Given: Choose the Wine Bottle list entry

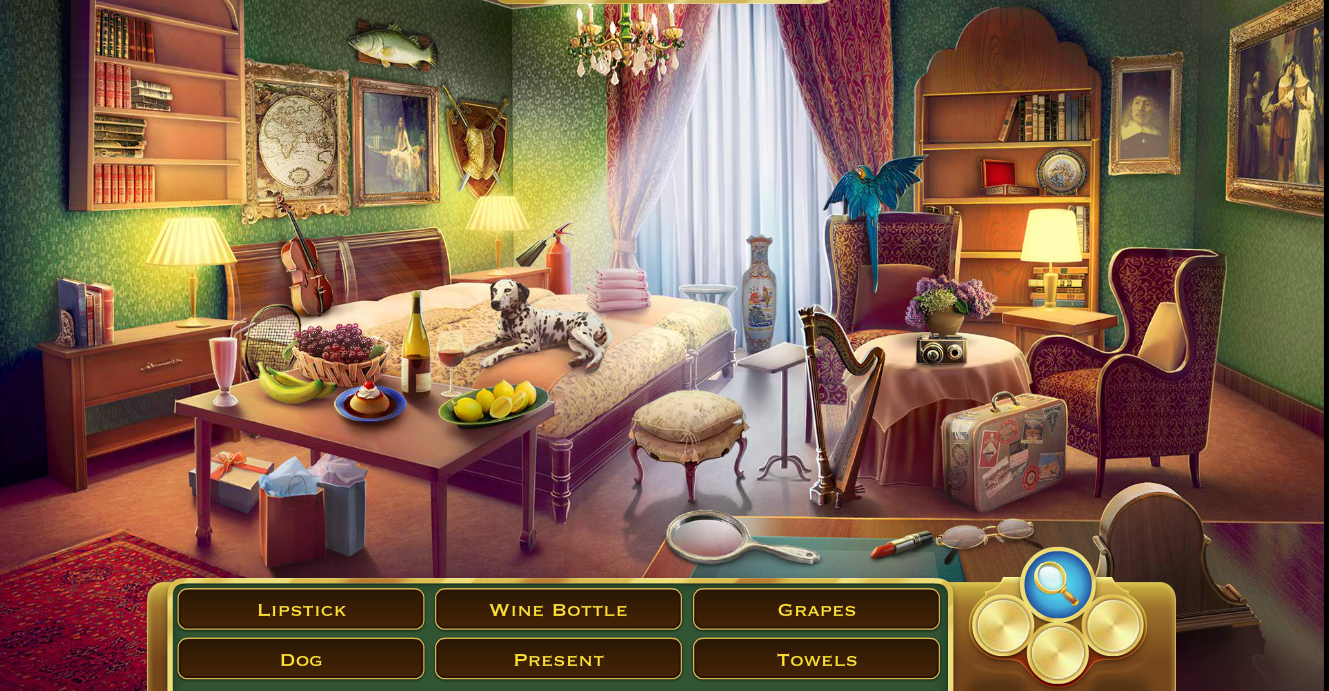Looking at the screenshot, I should [x=558, y=609].
